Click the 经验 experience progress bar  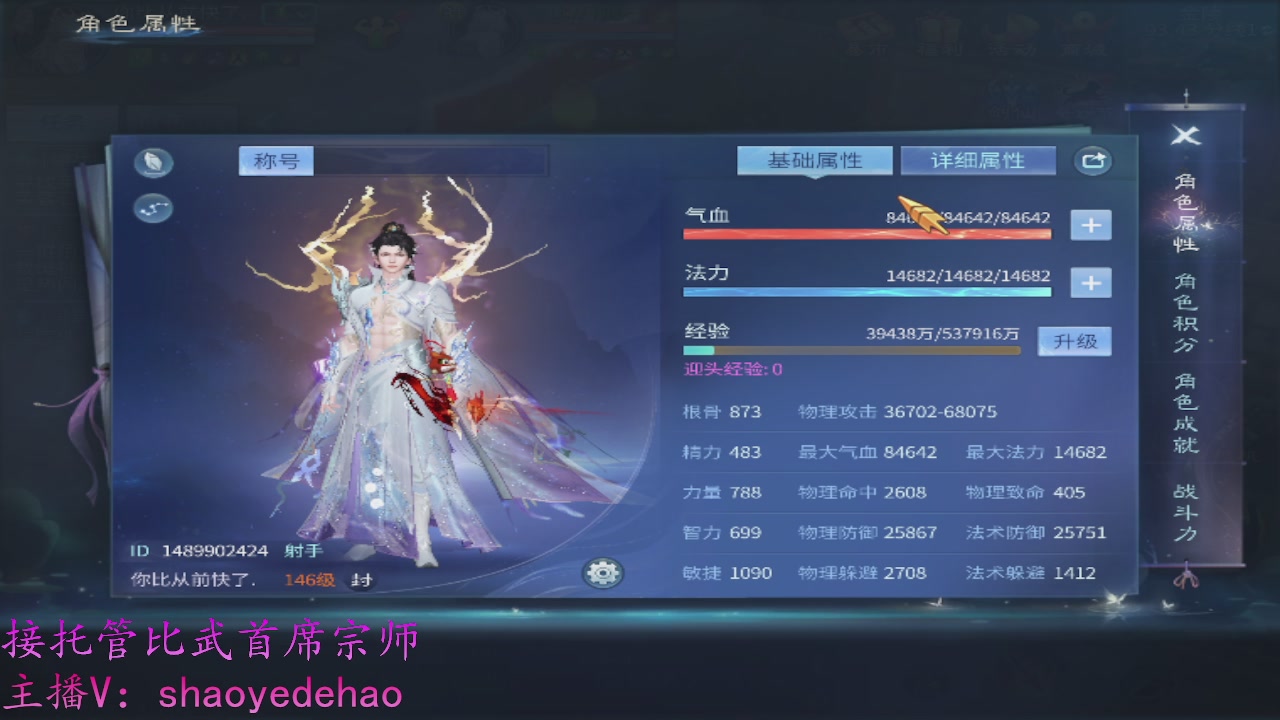coord(850,350)
